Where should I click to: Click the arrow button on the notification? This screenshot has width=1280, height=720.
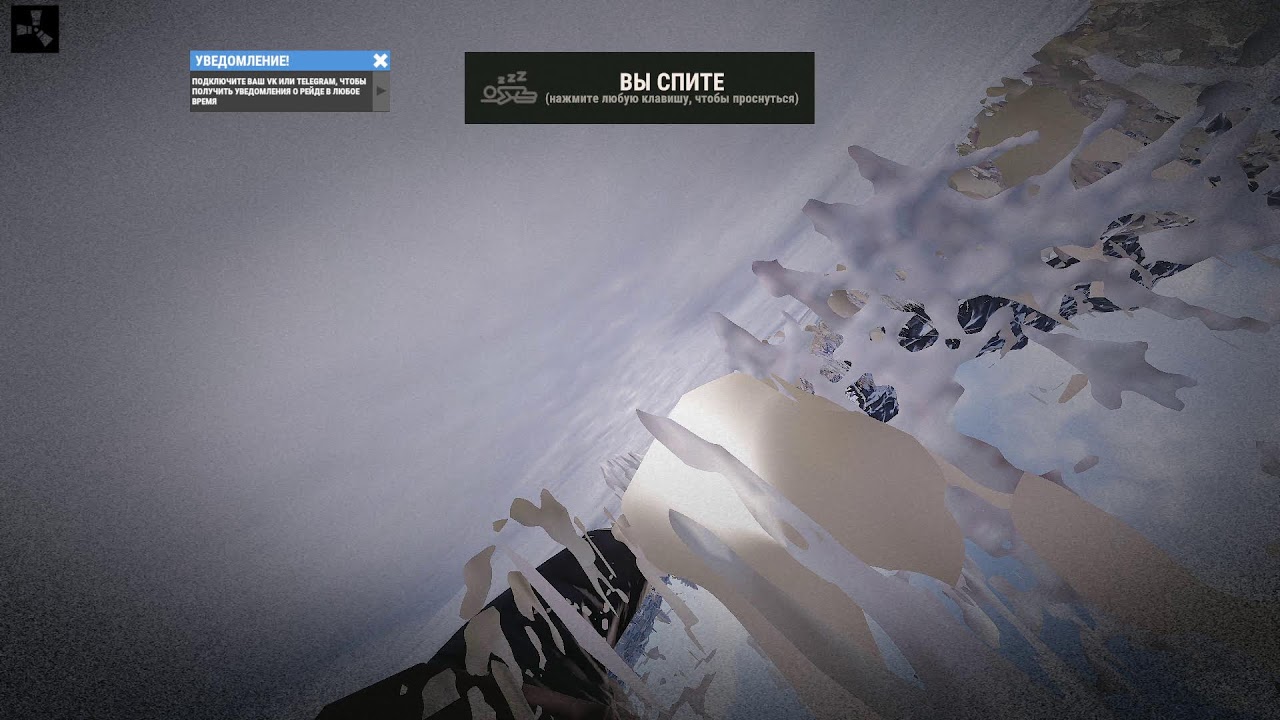(381, 91)
